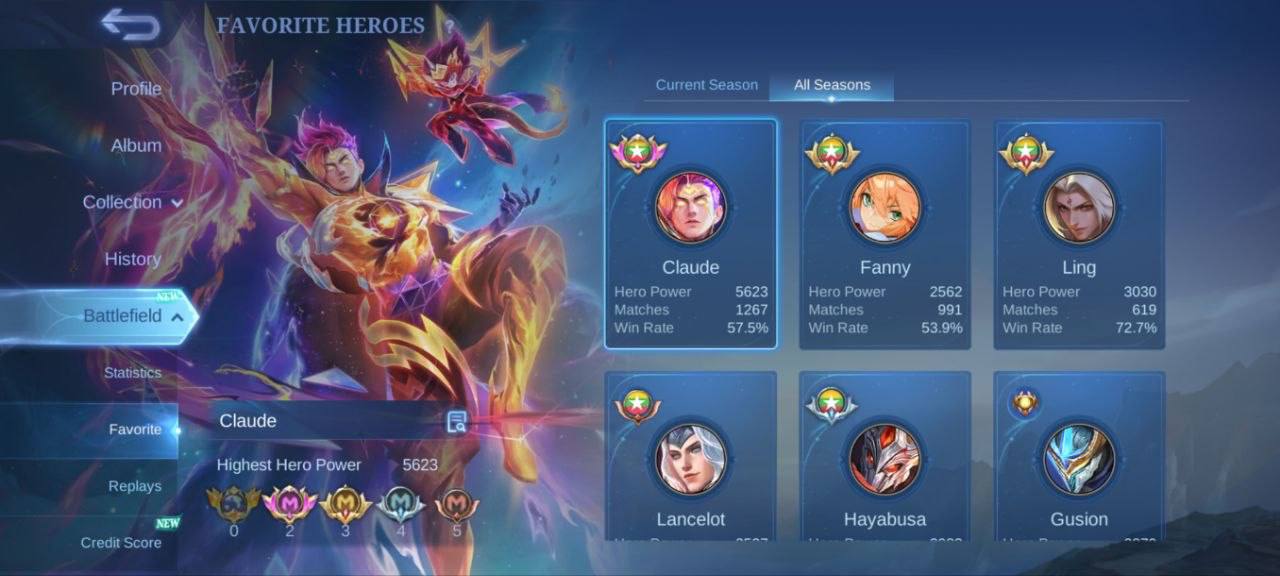The width and height of the screenshot is (1280, 576).
Task: Expand the Collection menu
Action: (132, 202)
